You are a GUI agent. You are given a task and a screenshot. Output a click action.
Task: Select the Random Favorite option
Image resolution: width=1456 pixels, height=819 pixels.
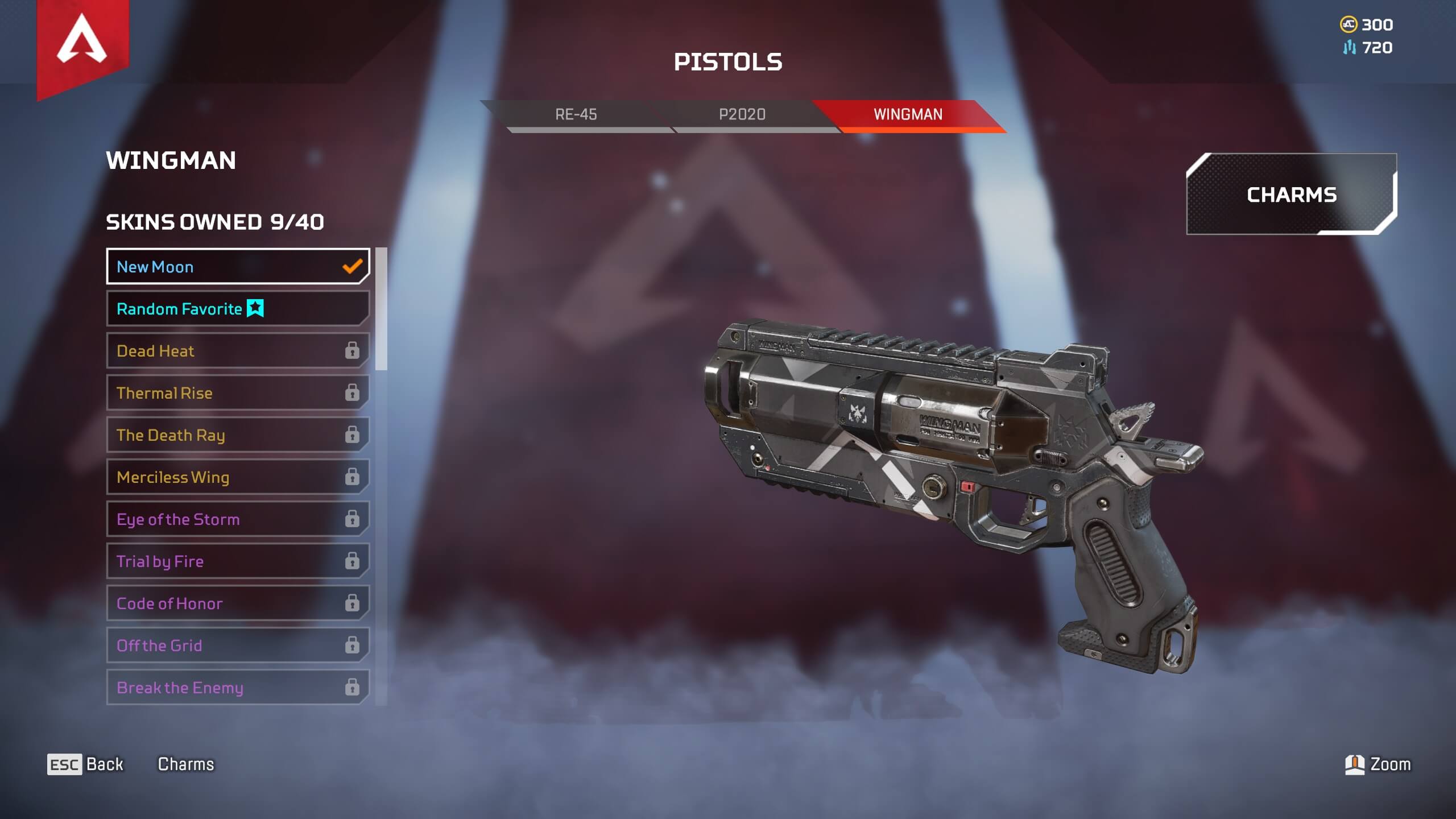238,308
